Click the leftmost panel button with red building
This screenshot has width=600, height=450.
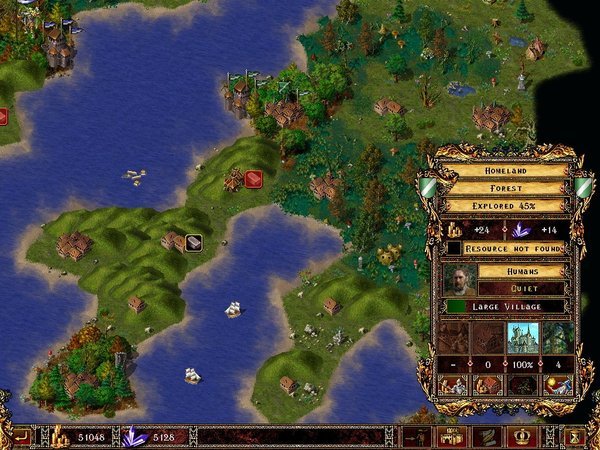(453, 384)
